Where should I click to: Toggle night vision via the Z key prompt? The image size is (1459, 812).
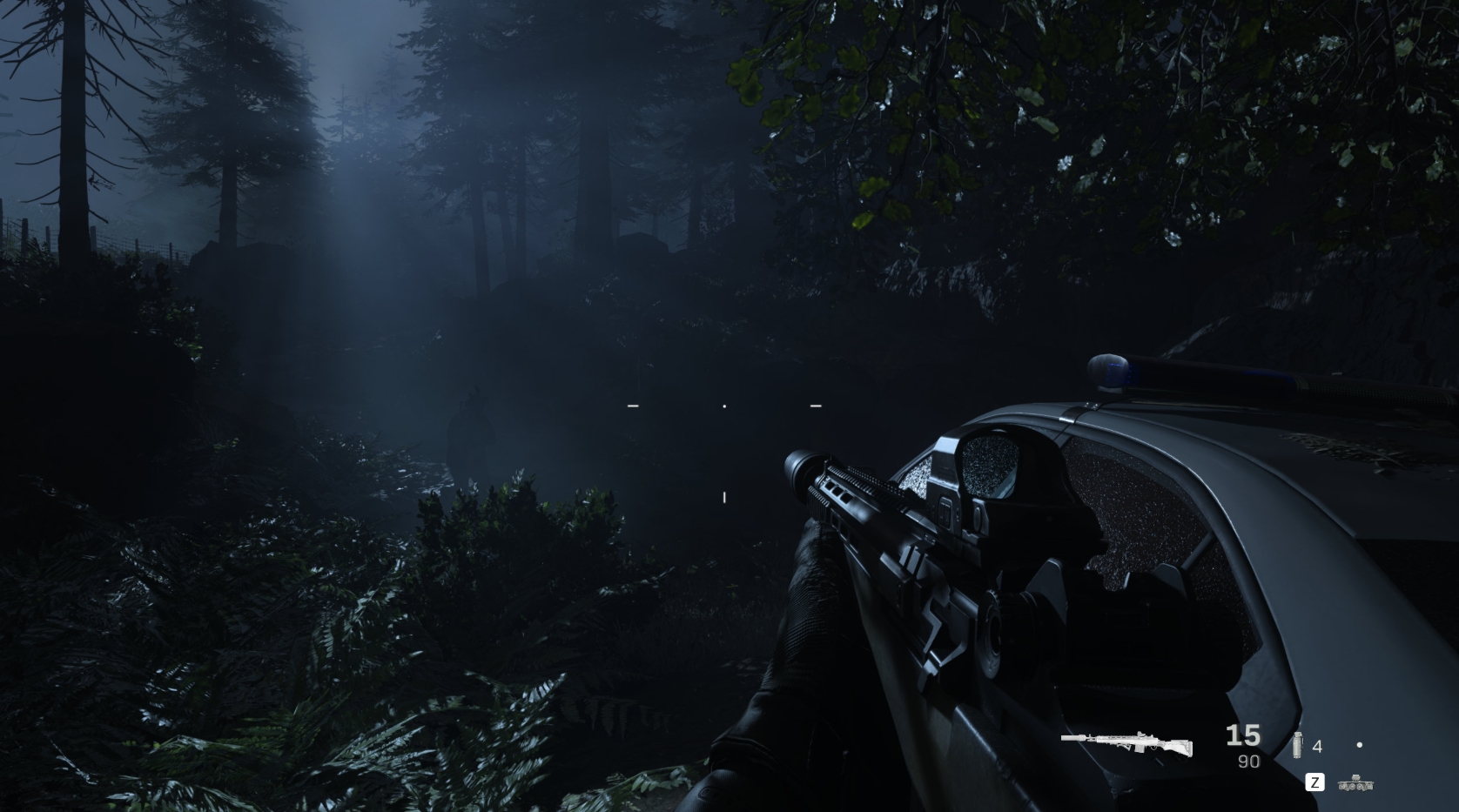1315,782
